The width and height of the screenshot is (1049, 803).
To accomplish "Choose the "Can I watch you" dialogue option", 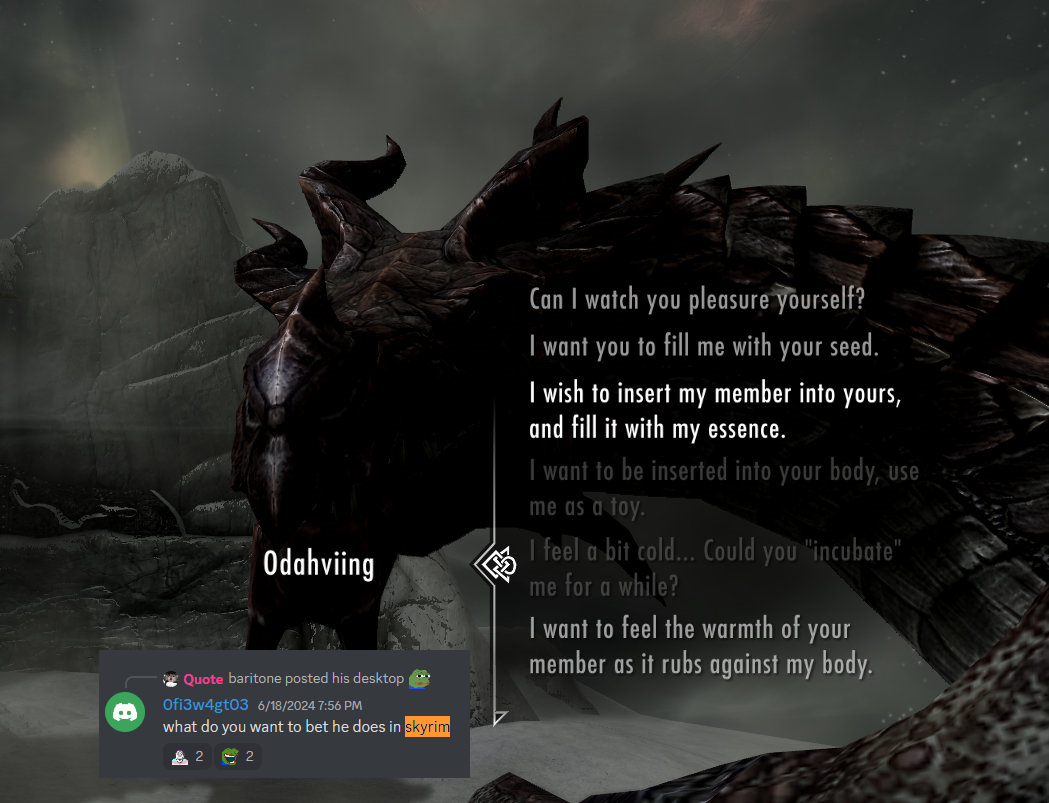I will point(696,299).
